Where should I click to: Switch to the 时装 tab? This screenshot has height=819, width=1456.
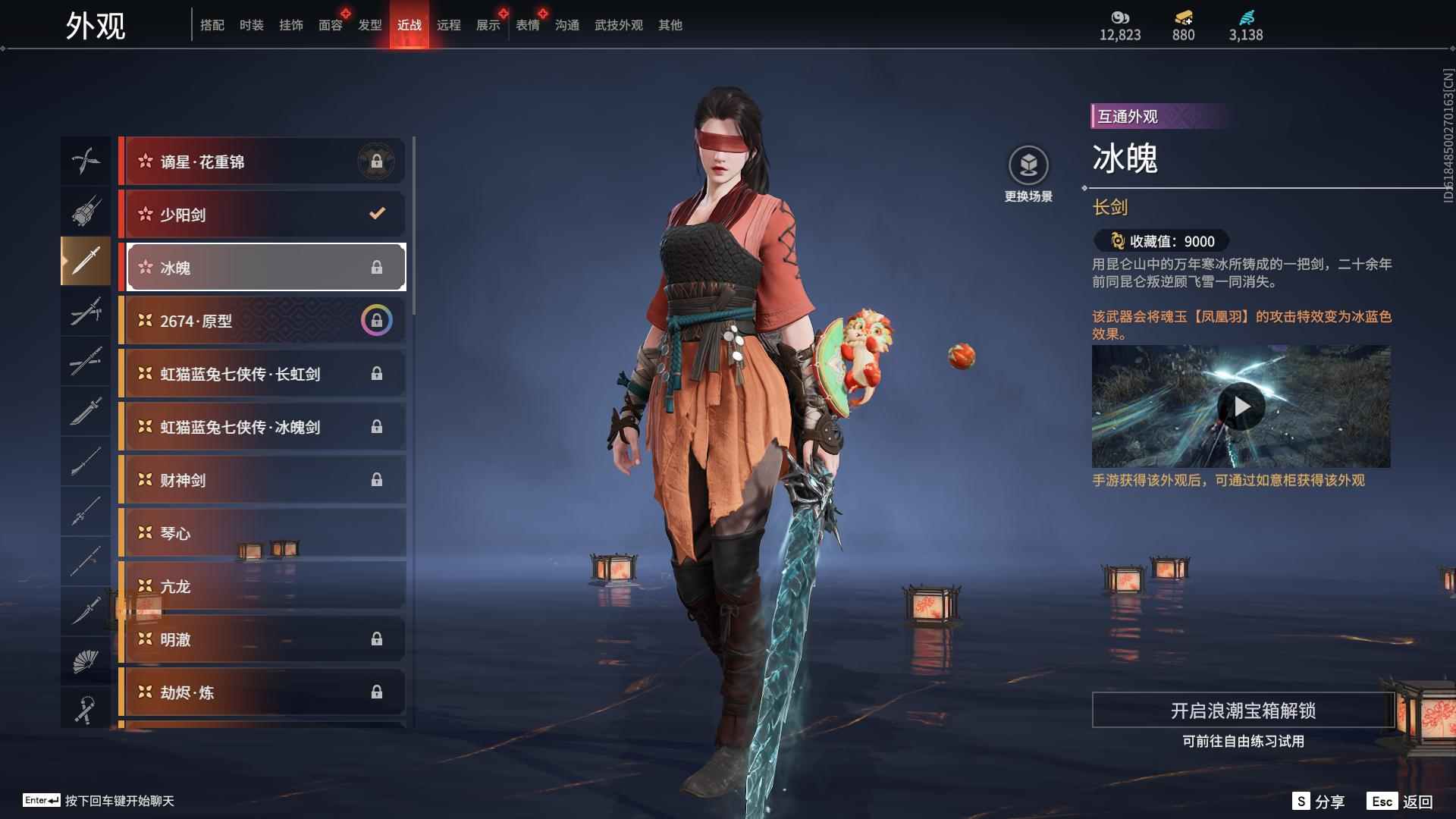[x=251, y=25]
